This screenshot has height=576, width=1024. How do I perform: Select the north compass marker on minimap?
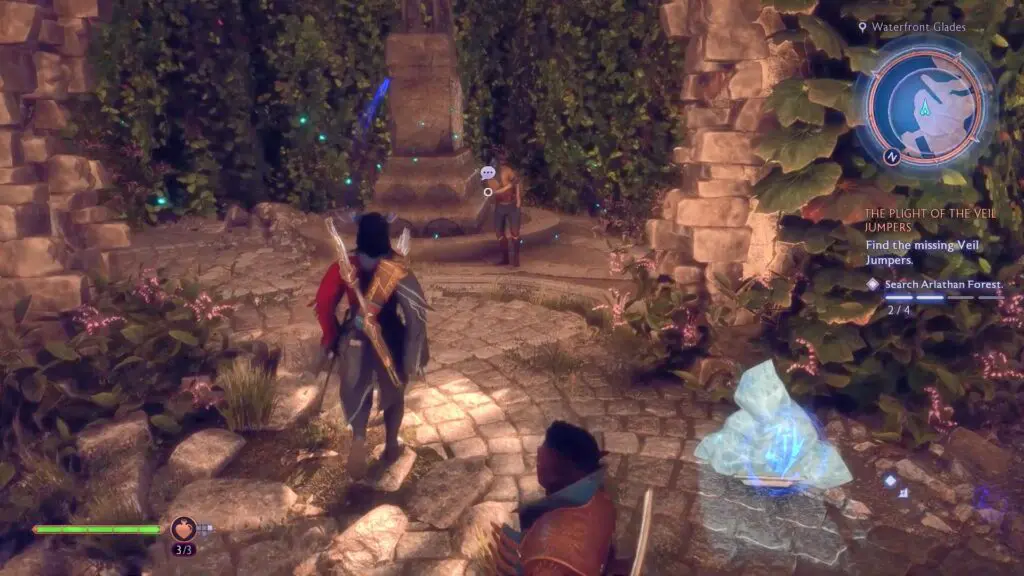coord(892,156)
